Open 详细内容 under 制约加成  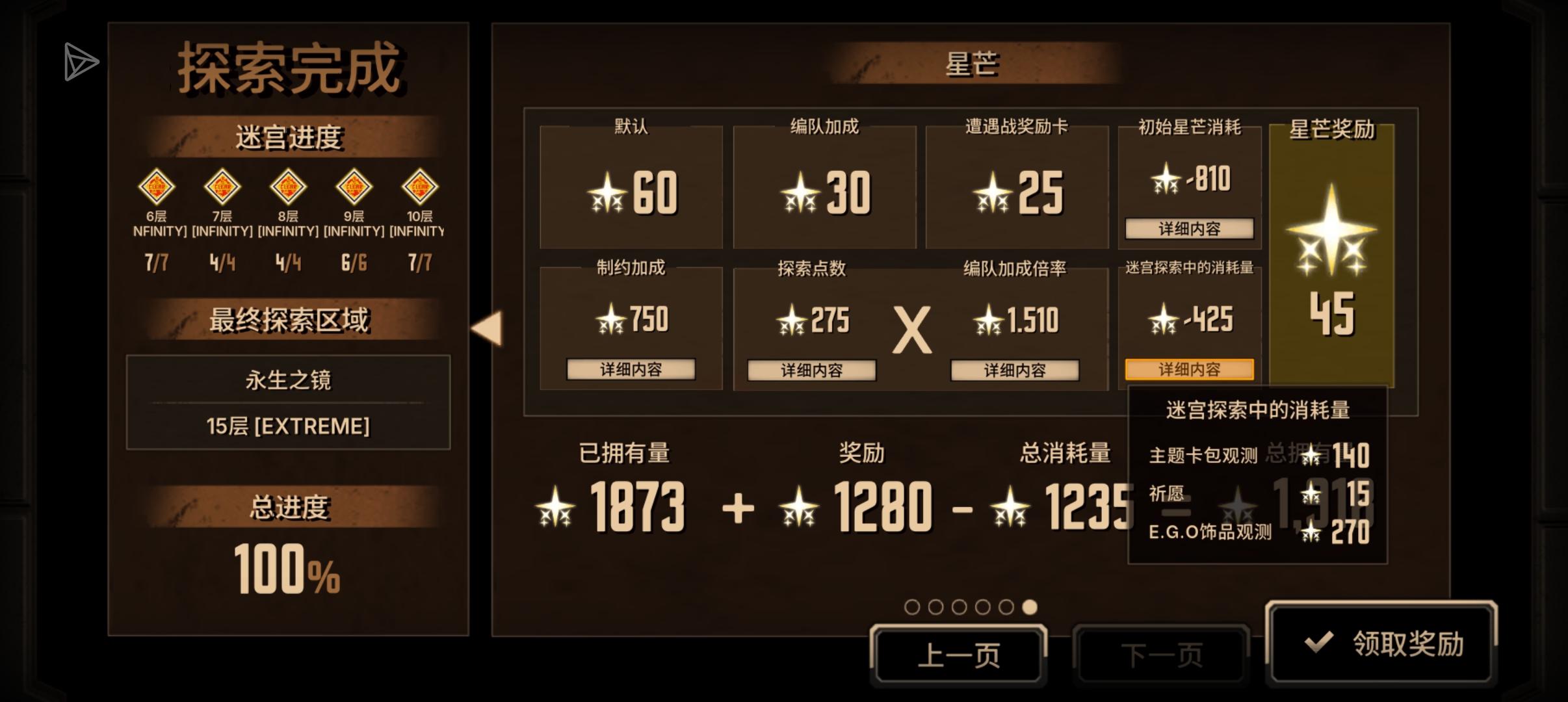[x=631, y=369]
